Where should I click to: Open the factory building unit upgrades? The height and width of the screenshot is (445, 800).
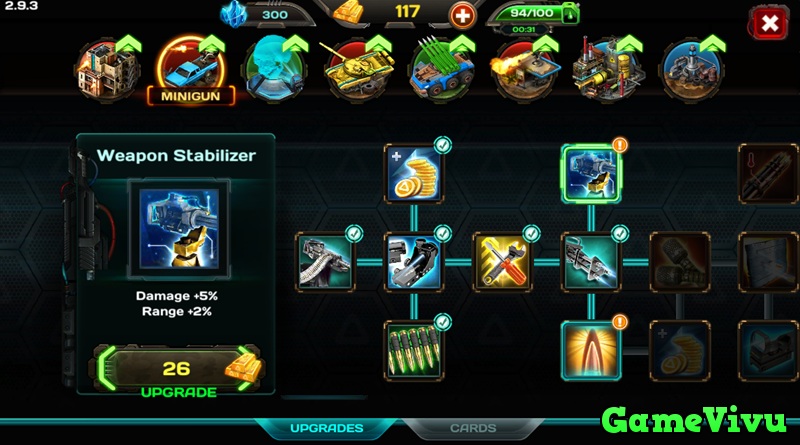coord(603,67)
